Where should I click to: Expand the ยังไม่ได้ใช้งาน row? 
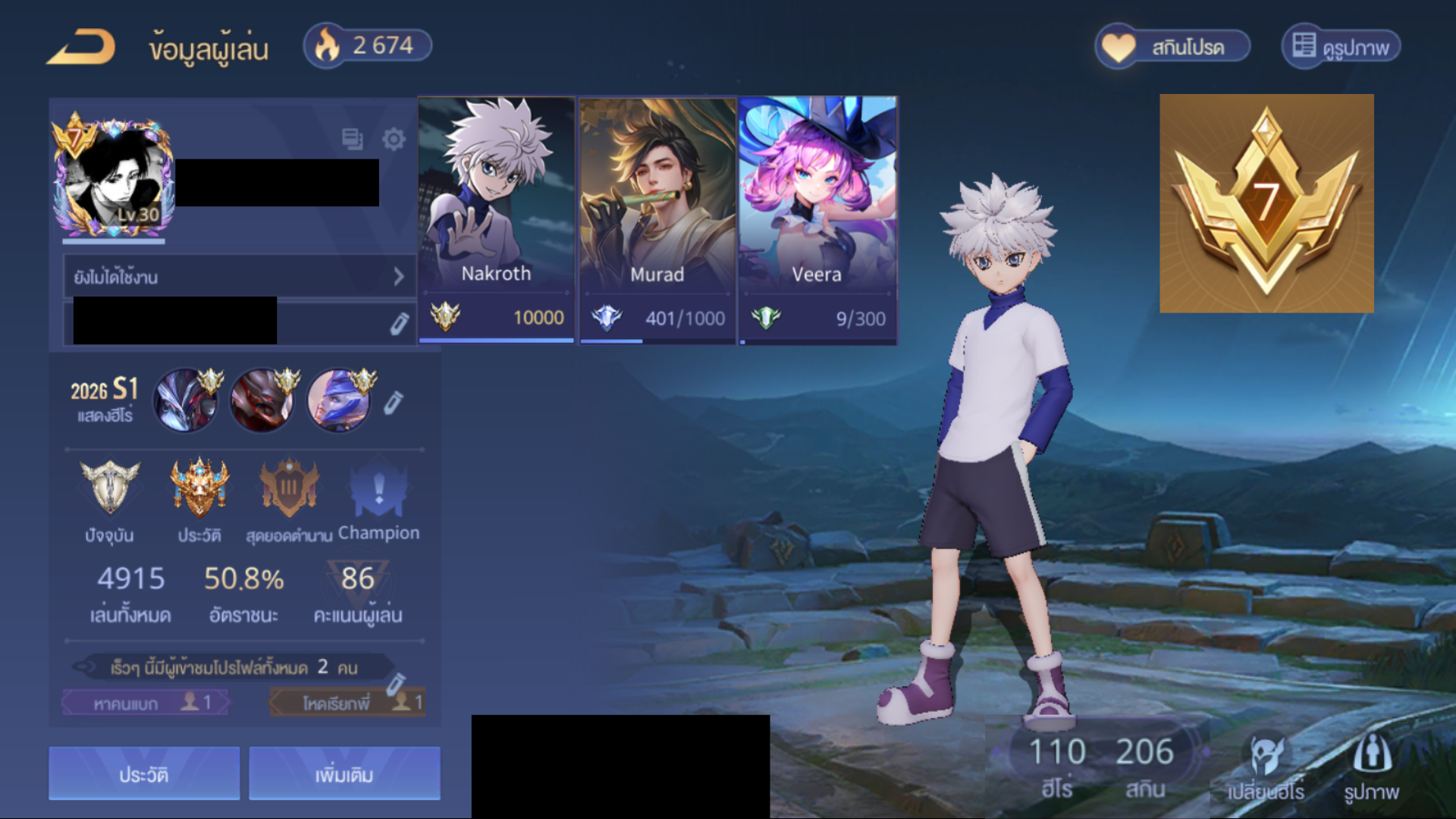coord(240,277)
